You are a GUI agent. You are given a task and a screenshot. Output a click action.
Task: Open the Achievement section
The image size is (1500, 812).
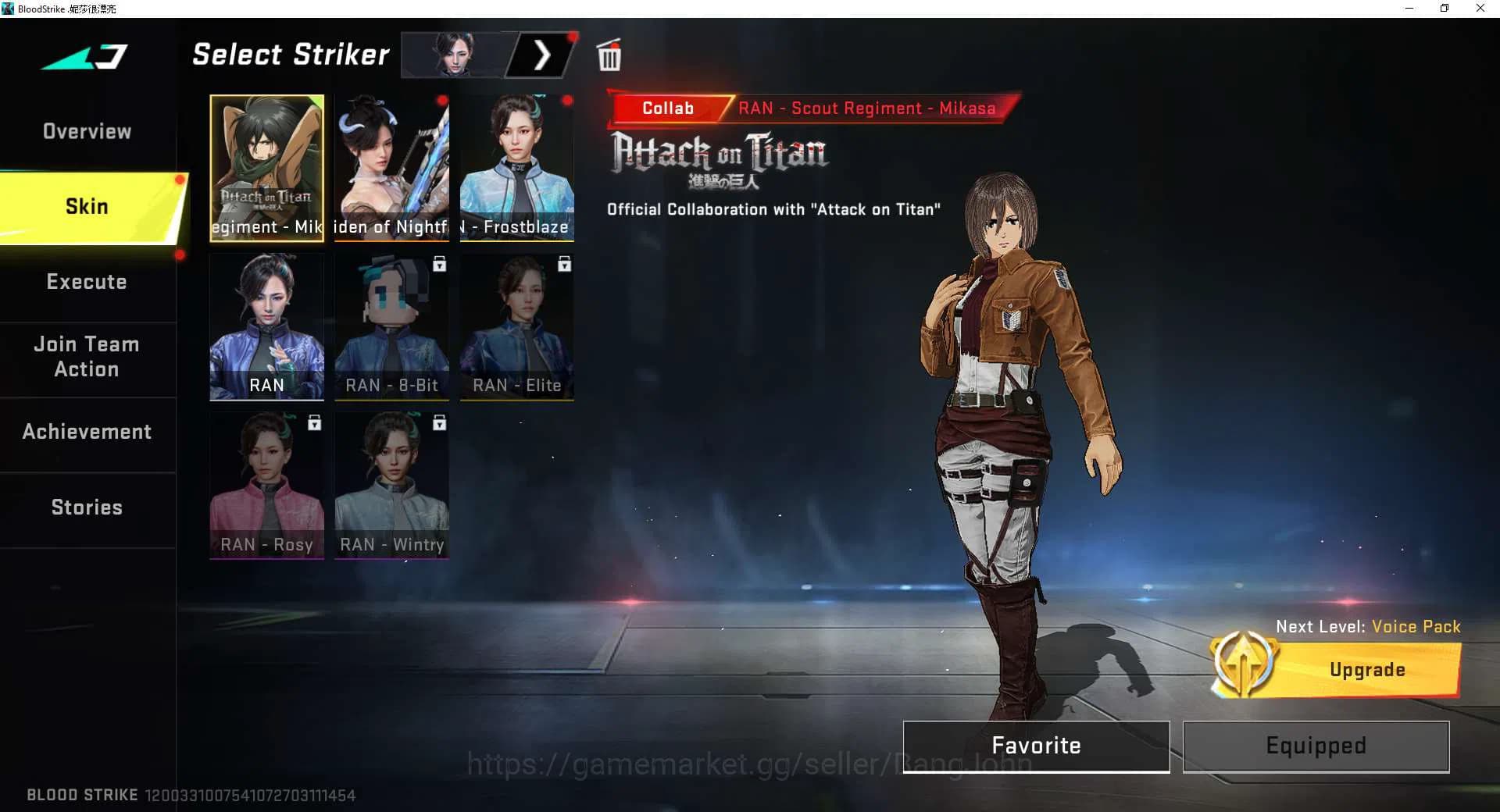87,431
